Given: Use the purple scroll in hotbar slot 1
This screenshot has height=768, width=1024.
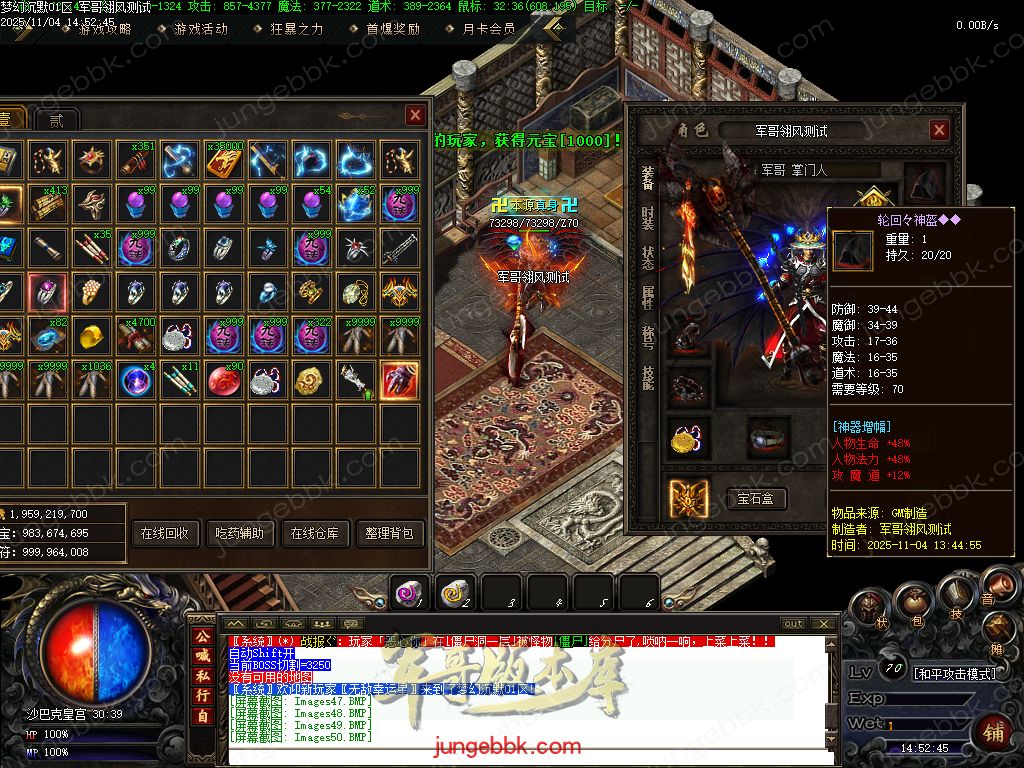Looking at the screenshot, I should coord(408,592).
